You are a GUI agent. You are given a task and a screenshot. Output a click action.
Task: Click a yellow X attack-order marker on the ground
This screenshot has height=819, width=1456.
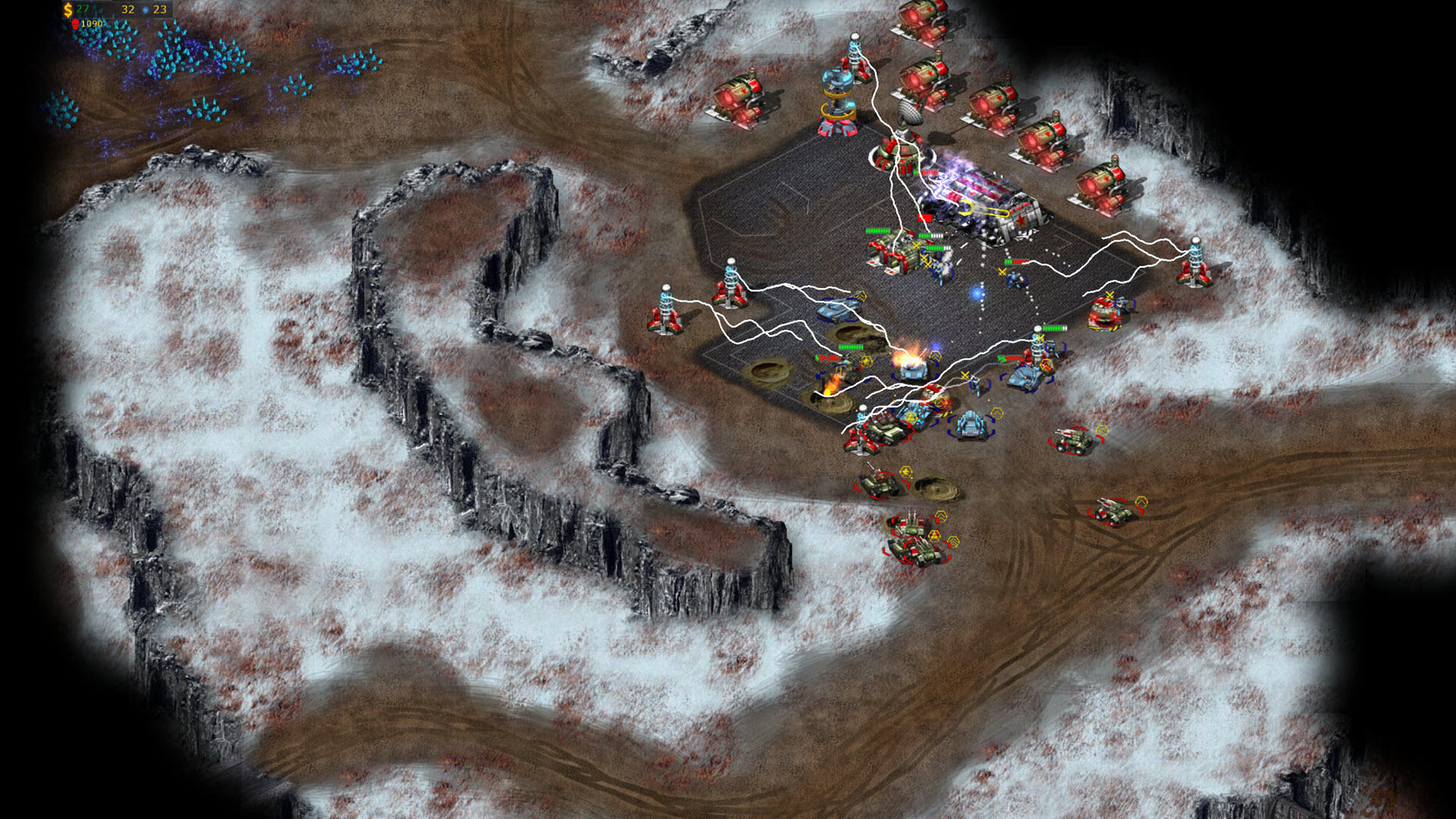coord(963,376)
